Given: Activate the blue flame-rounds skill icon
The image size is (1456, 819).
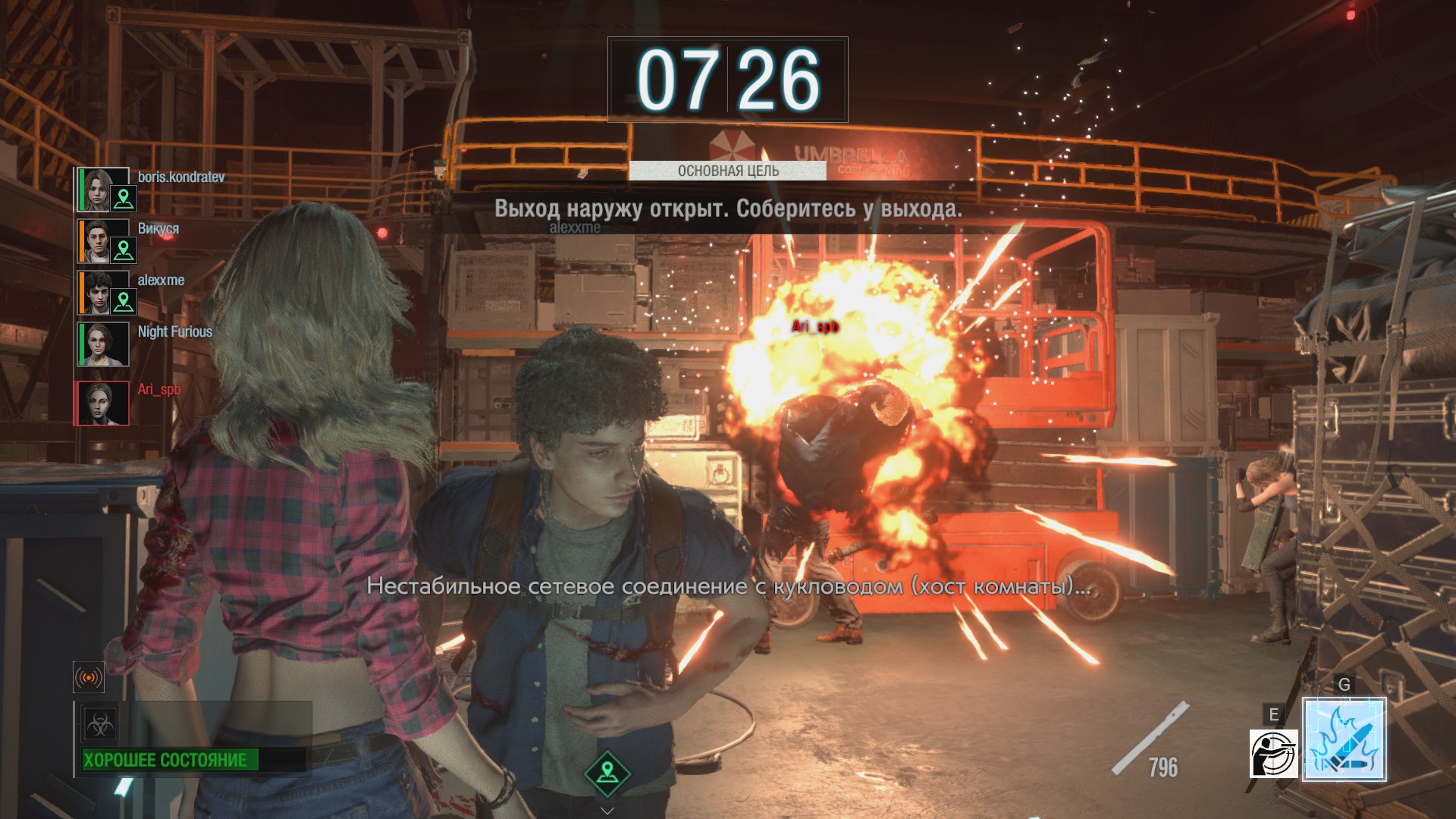Looking at the screenshot, I should coord(1344,739).
